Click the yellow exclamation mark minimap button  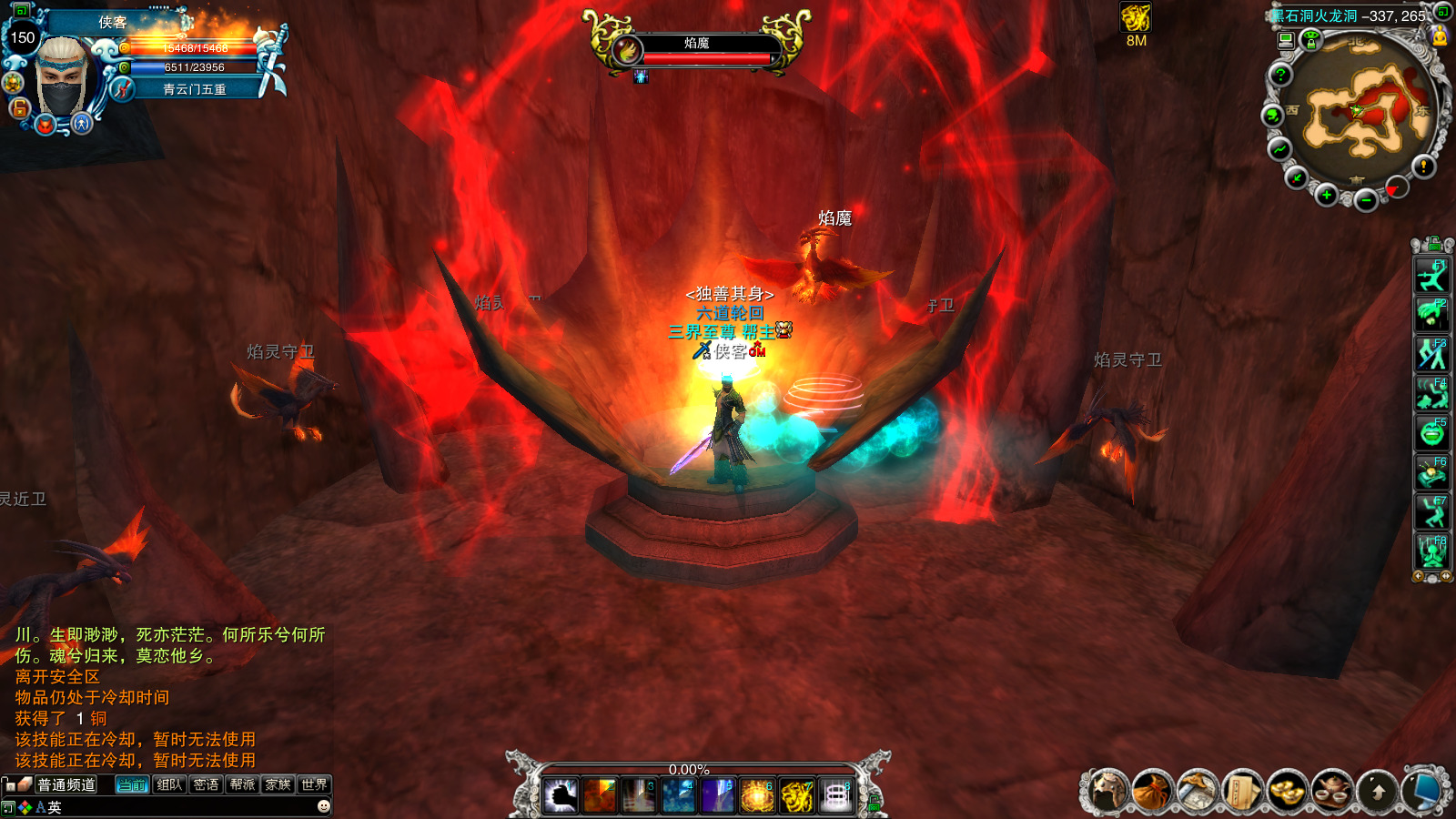pos(1423,166)
